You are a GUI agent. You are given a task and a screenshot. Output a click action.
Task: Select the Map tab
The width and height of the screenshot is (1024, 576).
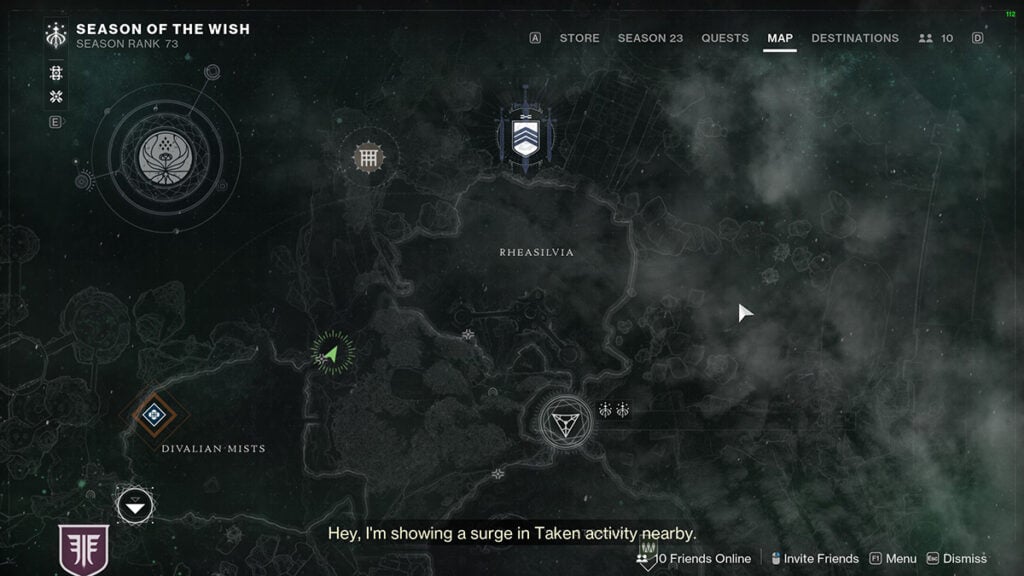[x=780, y=38]
